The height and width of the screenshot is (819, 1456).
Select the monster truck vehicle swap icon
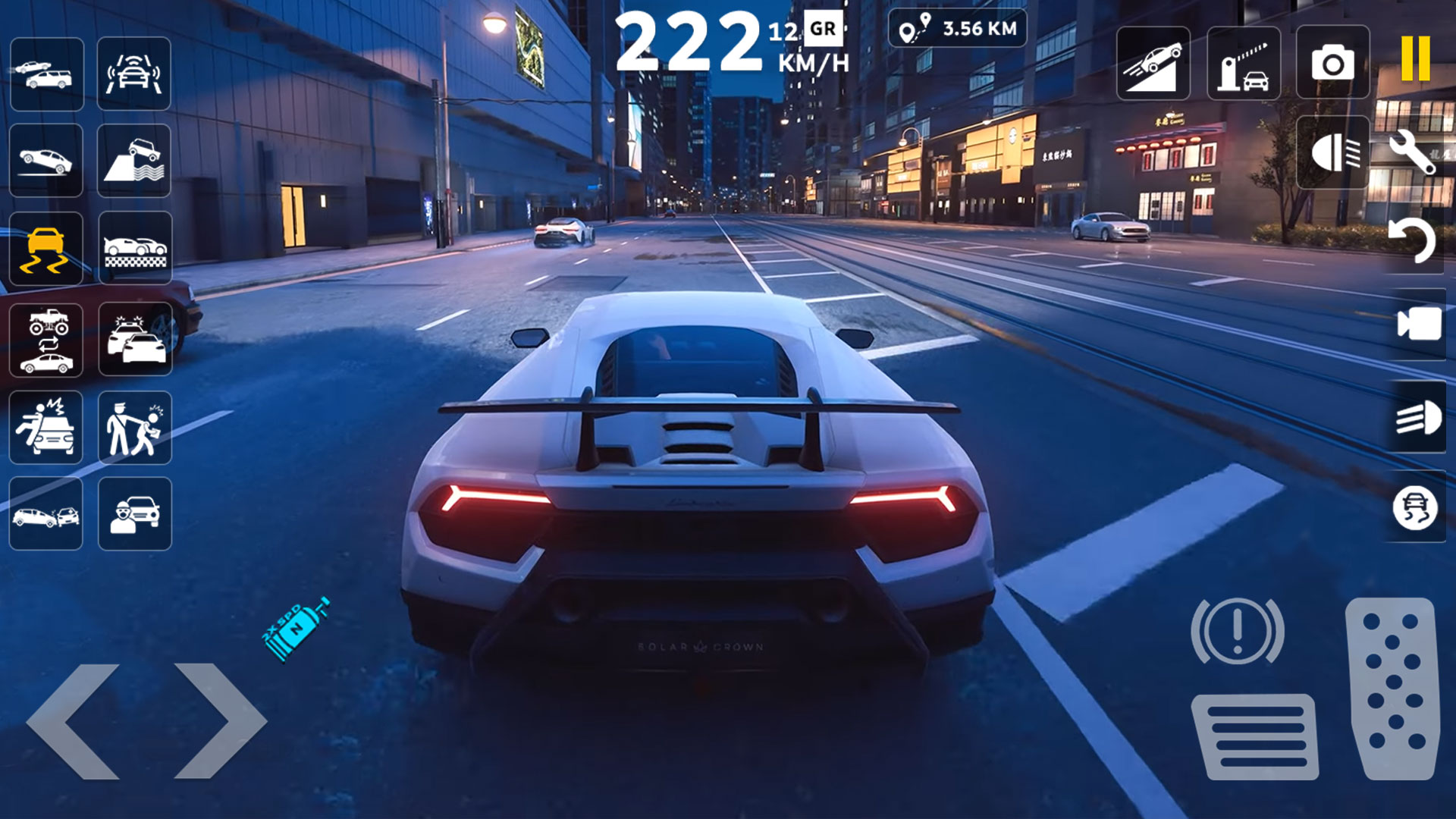[x=47, y=339]
